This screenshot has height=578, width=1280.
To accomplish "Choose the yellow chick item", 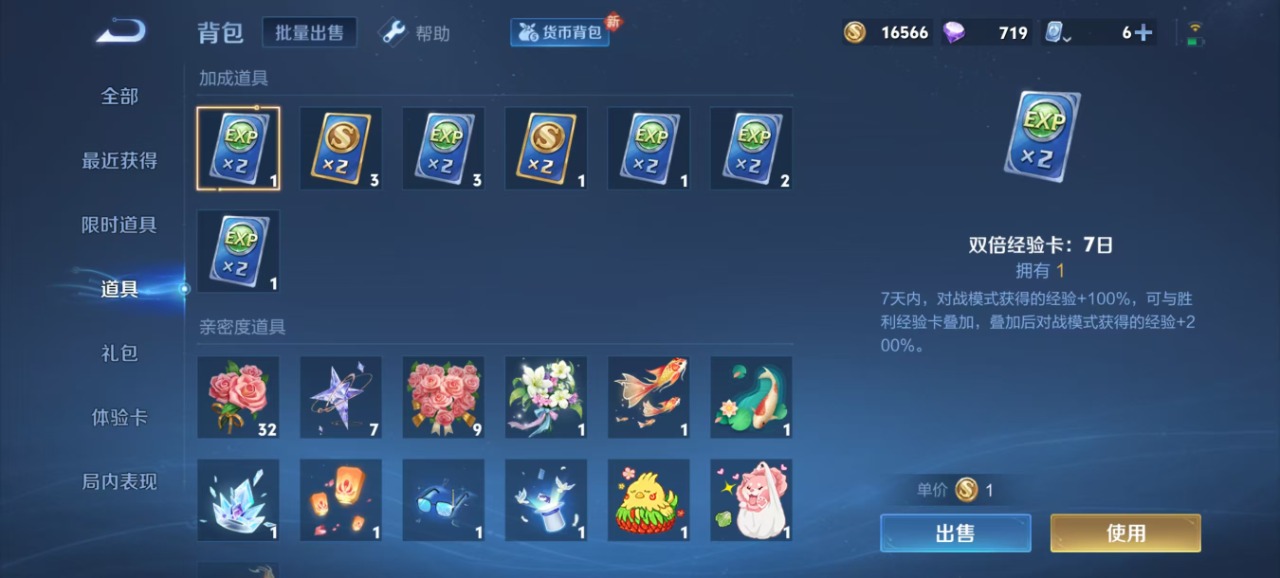I will (648, 499).
